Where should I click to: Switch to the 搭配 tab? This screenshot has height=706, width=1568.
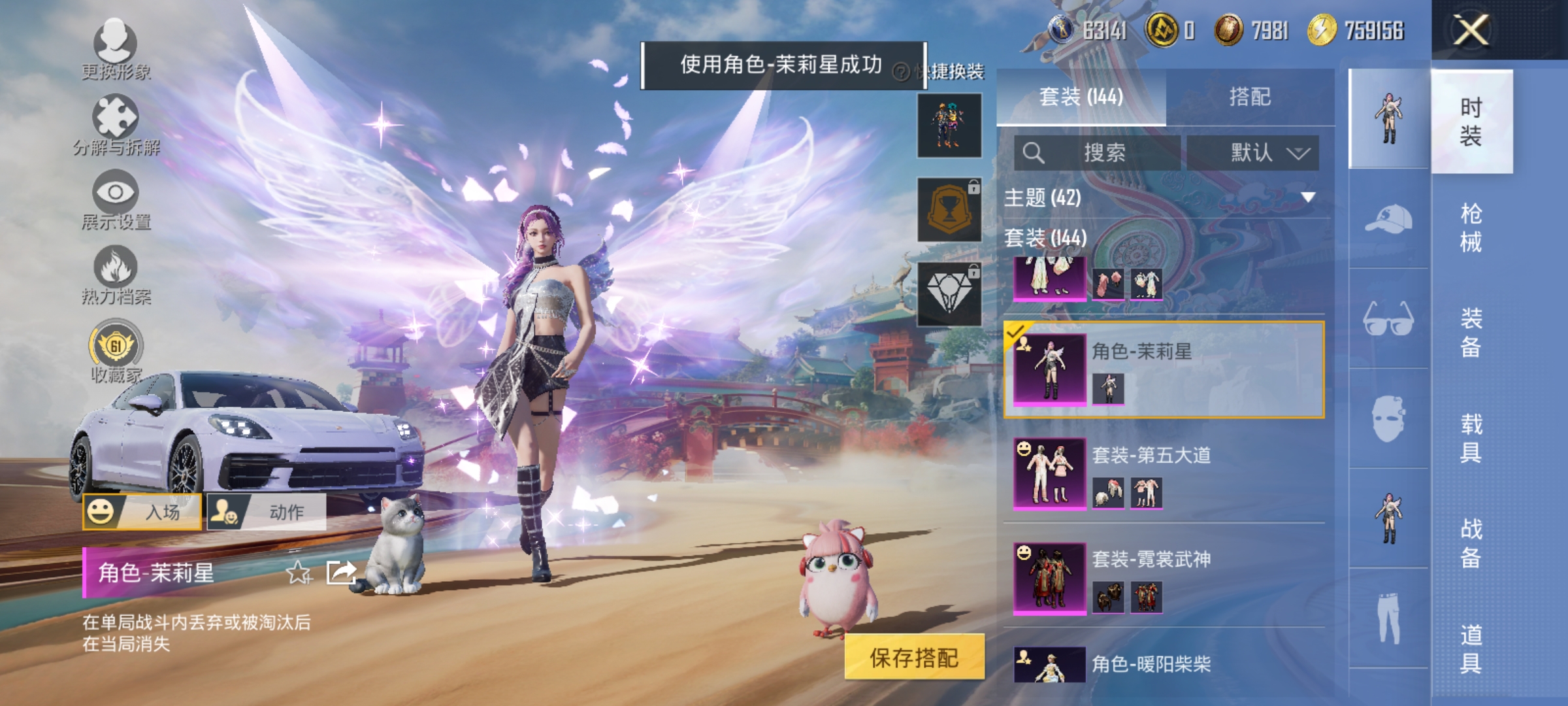pos(1250,97)
